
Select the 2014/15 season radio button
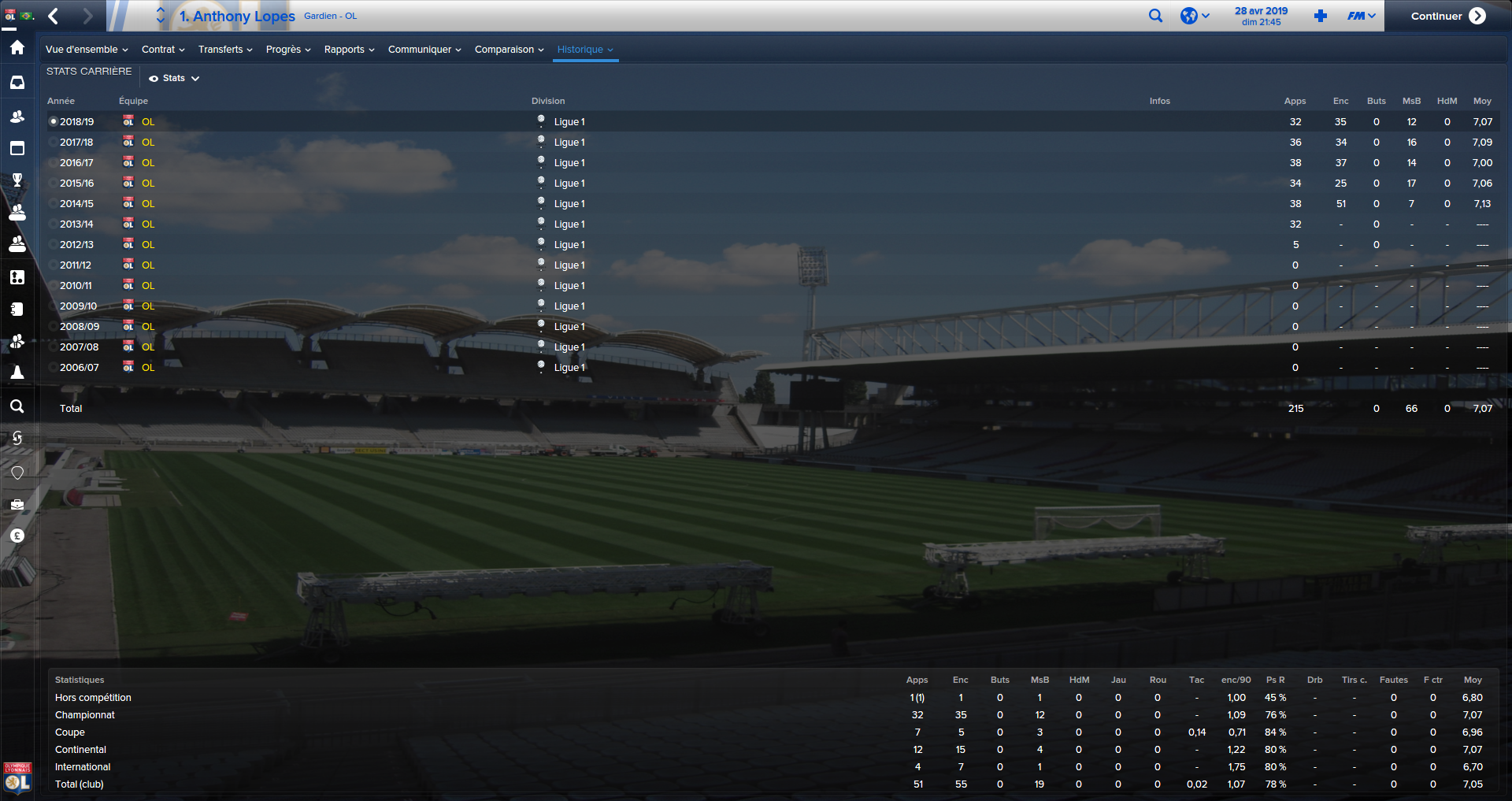point(54,203)
